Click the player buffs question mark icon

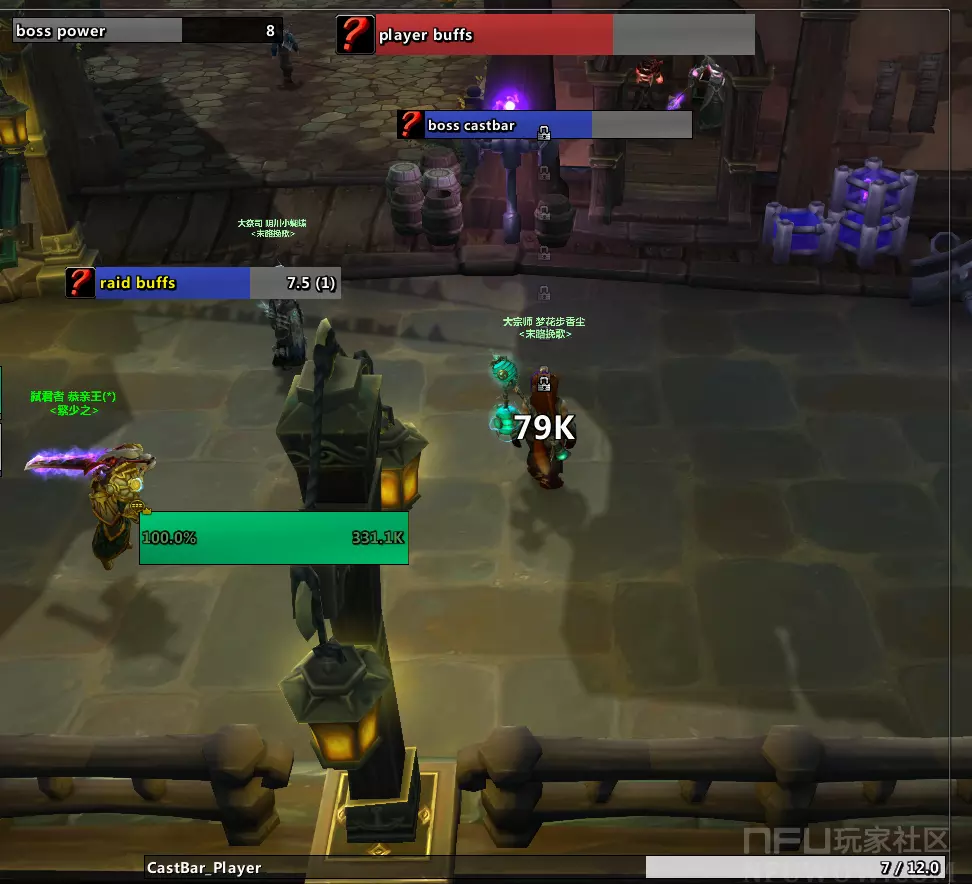[x=355, y=35]
